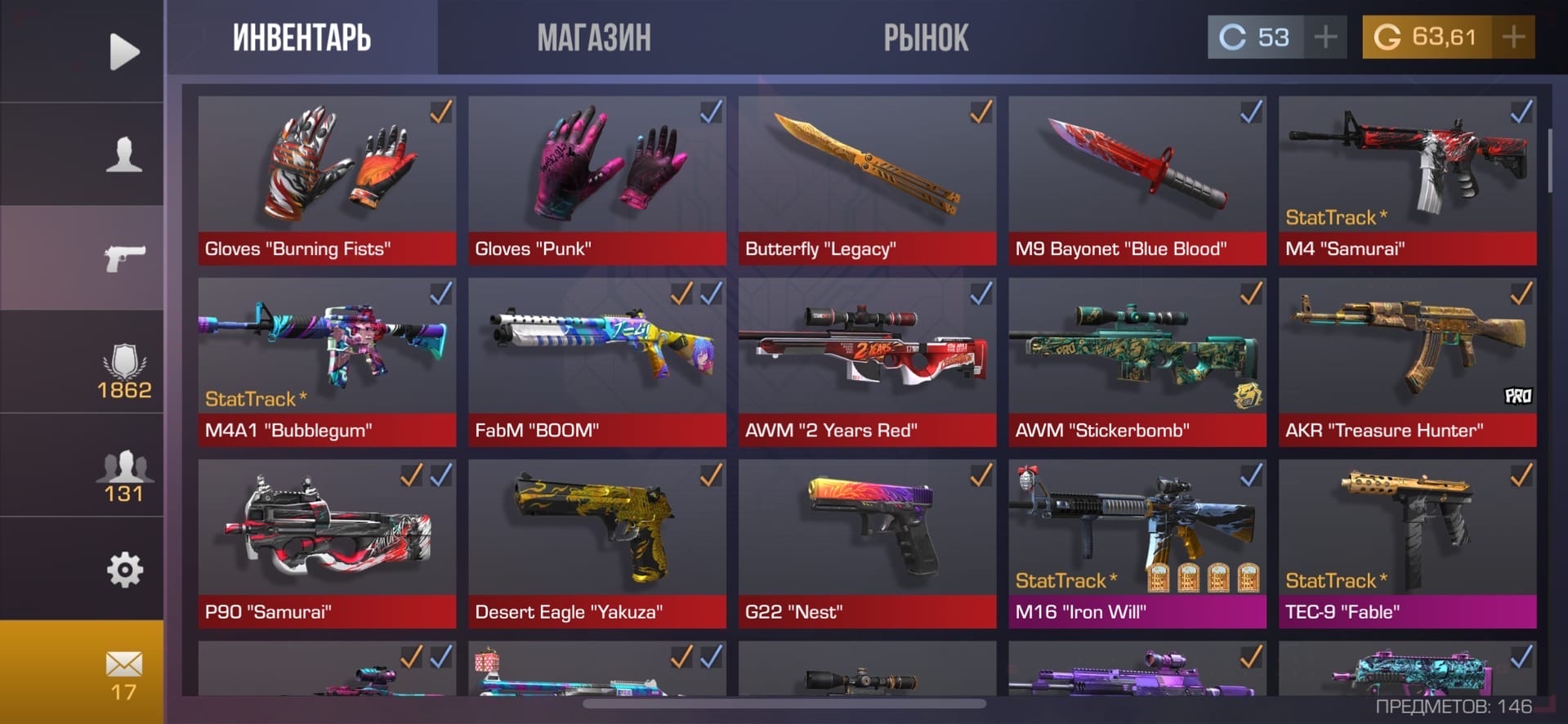This screenshot has height=724, width=1568.
Task: Show the friends list icon with 131
Action: pyautogui.click(x=124, y=476)
